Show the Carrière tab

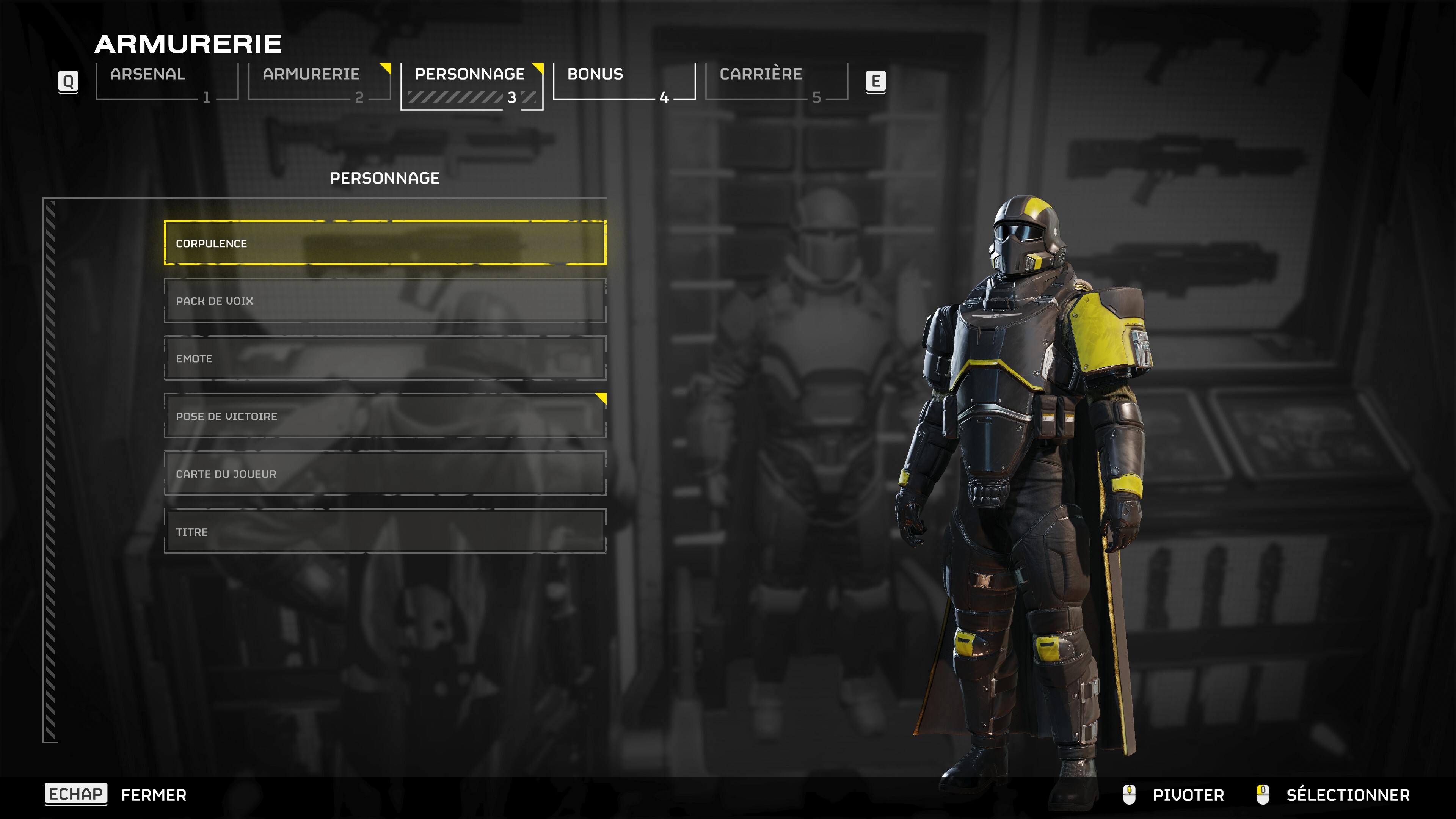[776, 82]
